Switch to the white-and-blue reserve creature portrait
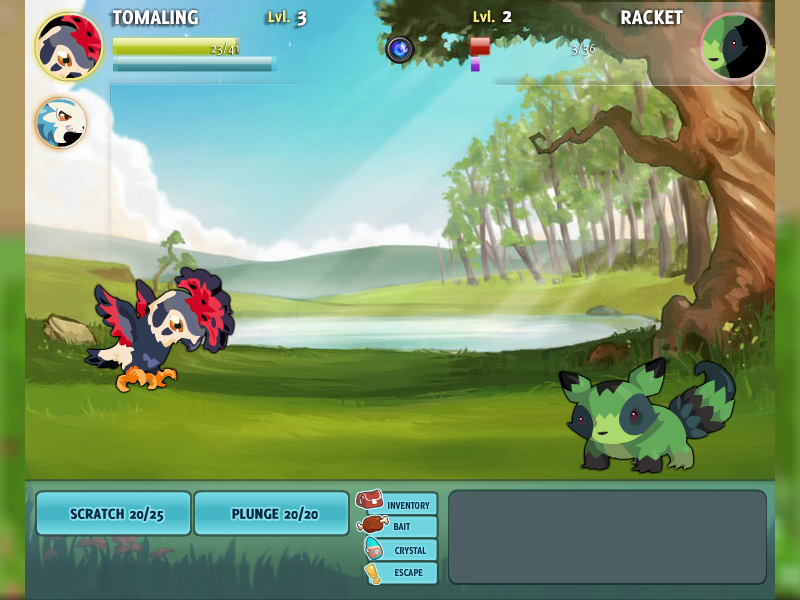800x600 pixels. [x=61, y=123]
